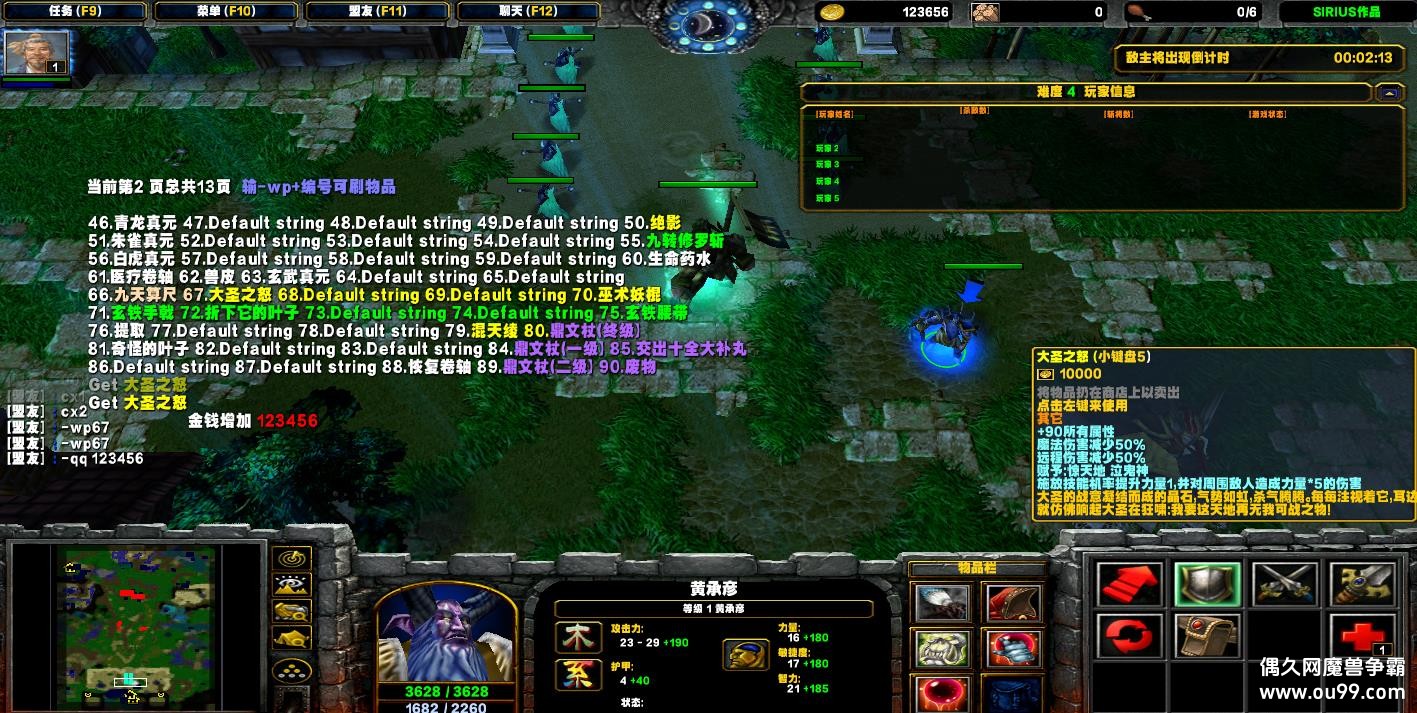Screen dimensions: 1417x713
Task: Open the 盟友 (F11) allies menu
Action: coord(378,12)
